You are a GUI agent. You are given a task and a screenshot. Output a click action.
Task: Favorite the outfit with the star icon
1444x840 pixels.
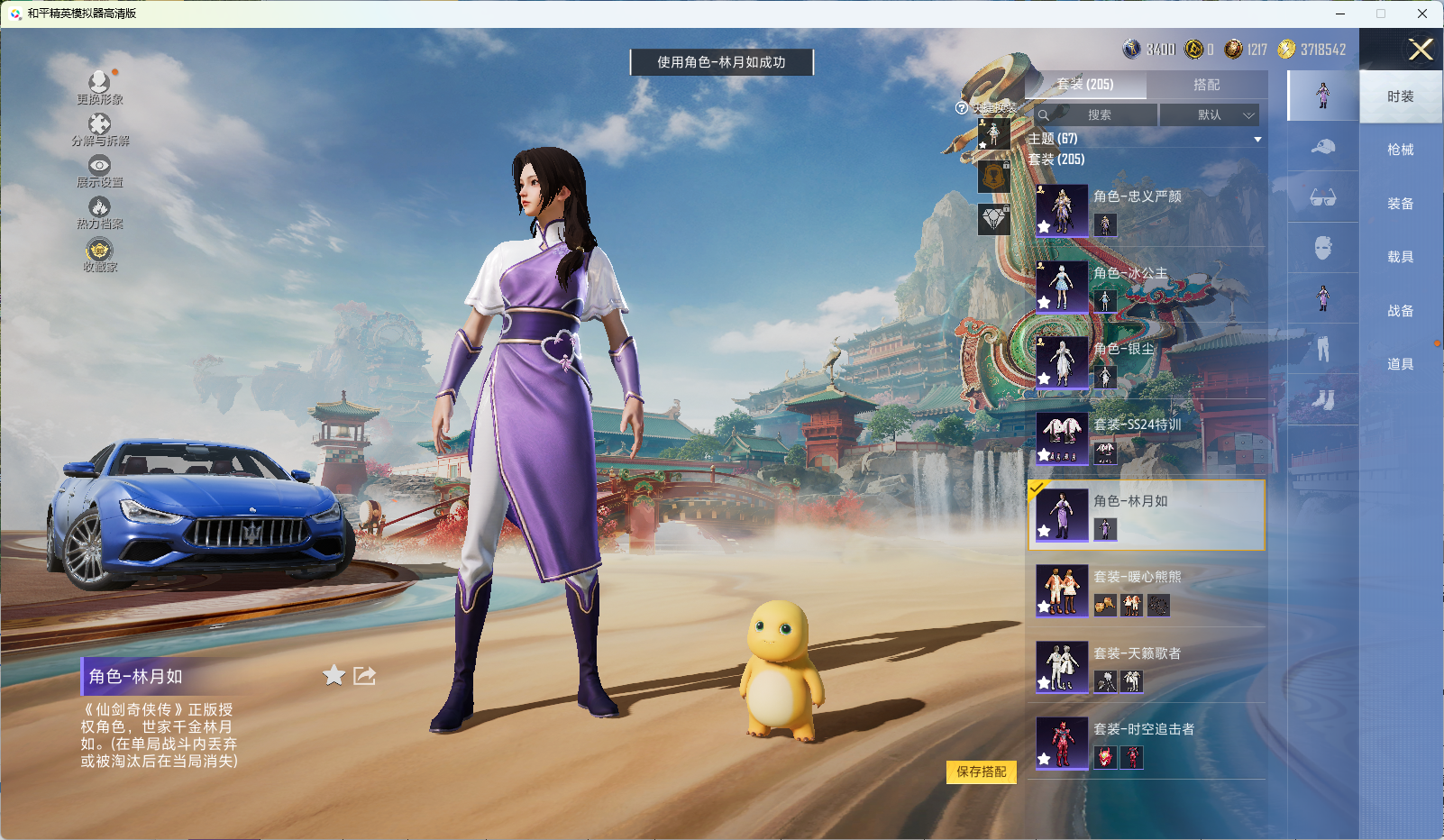click(x=334, y=675)
